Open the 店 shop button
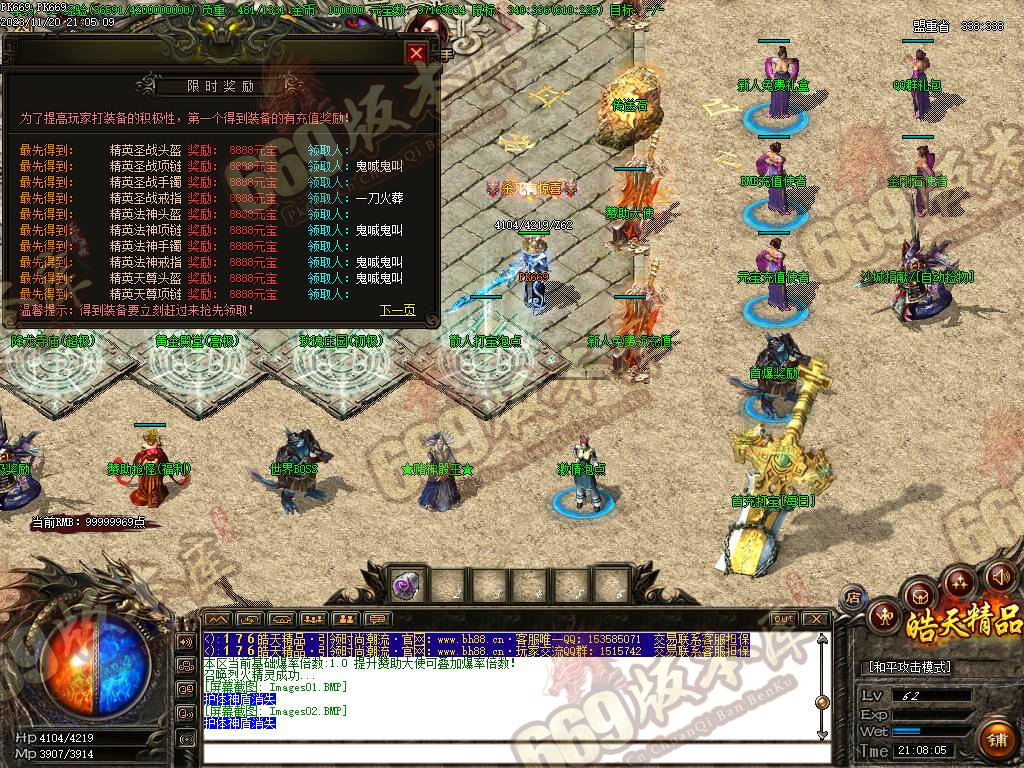1024x768 pixels. click(x=853, y=598)
